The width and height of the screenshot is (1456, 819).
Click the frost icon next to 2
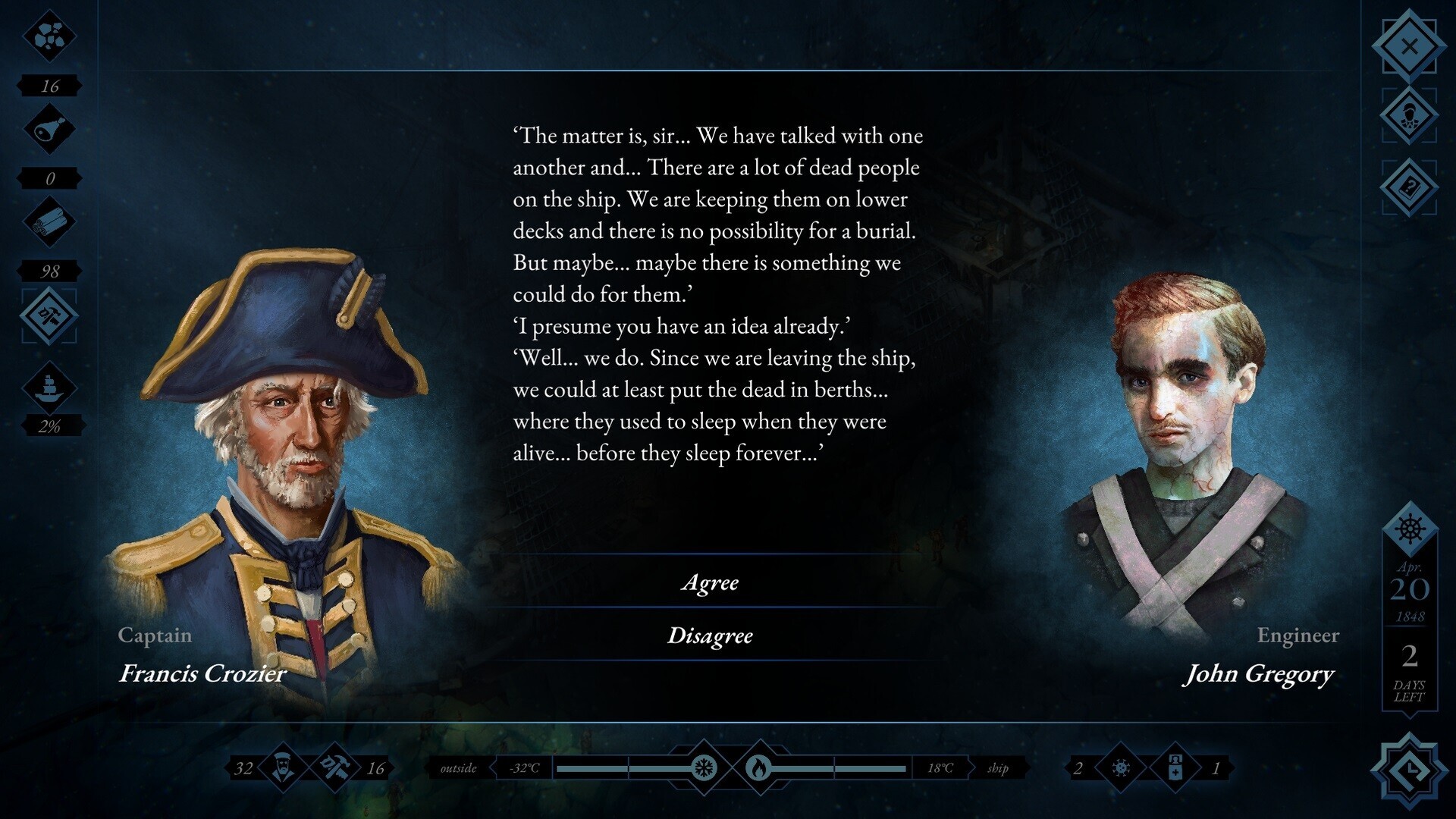(x=1120, y=767)
